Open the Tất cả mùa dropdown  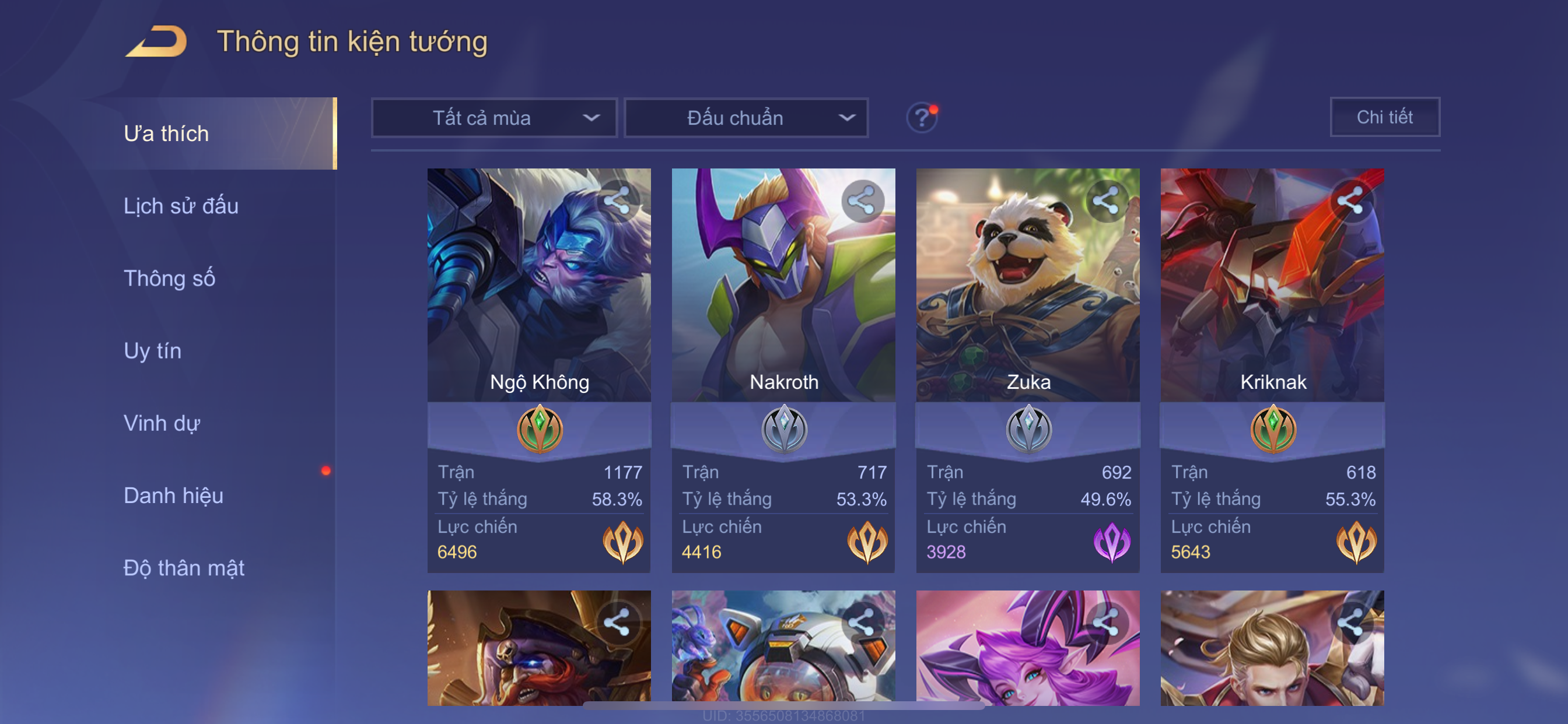494,117
